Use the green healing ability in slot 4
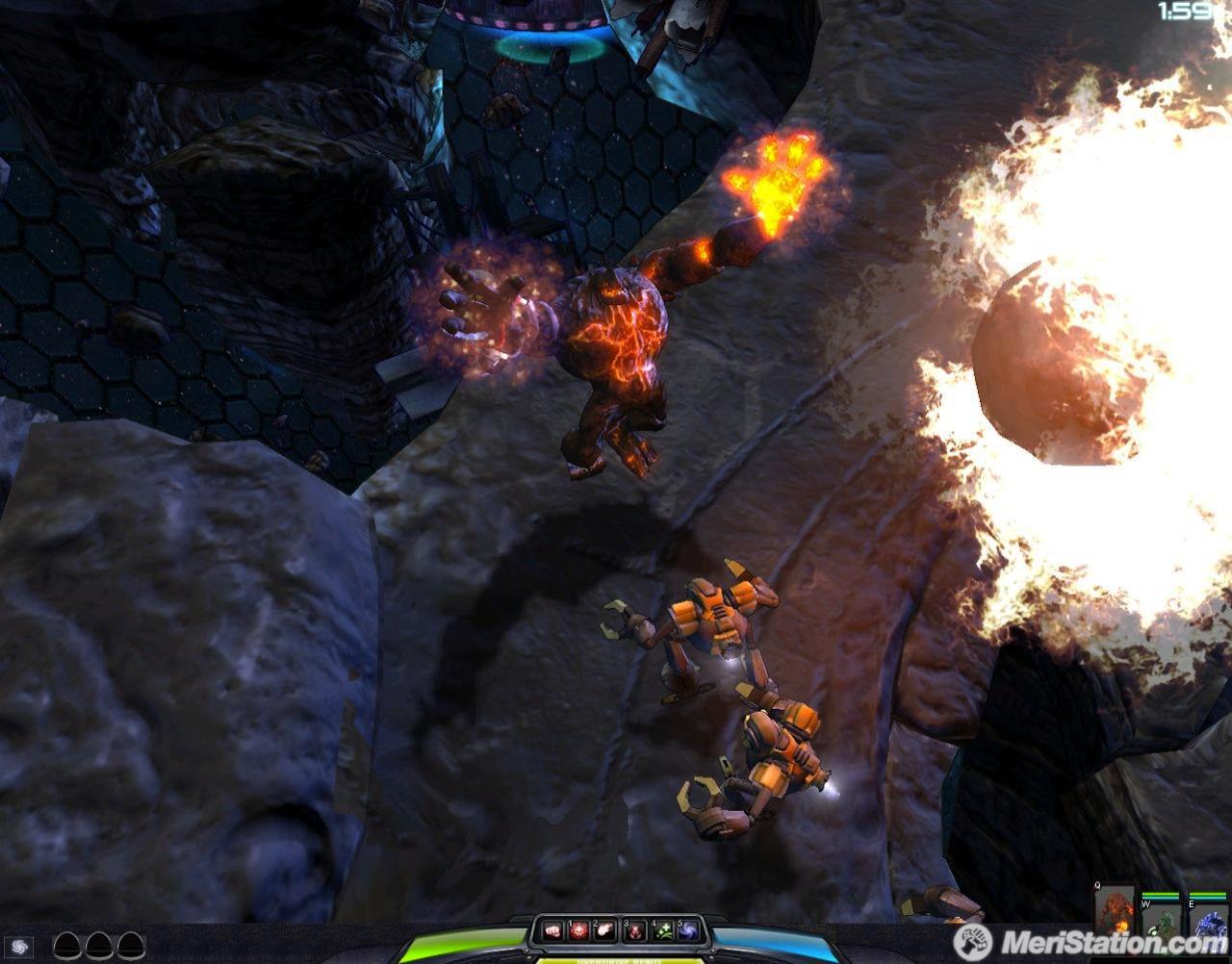This screenshot has height=964, width=1232. pyautogui.click(x=661, y=930)
